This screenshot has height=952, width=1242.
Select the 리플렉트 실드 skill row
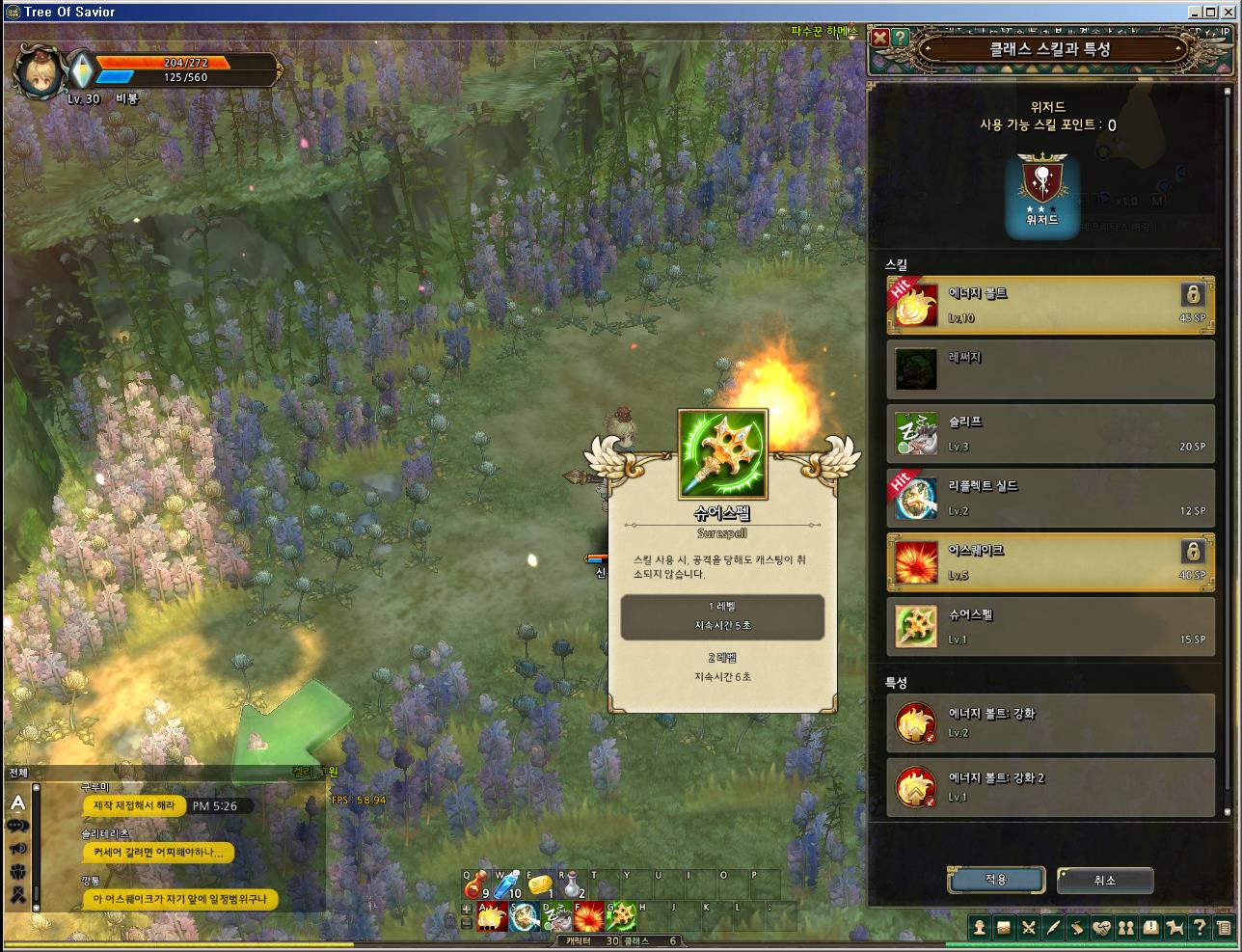tap(1050, 498)
